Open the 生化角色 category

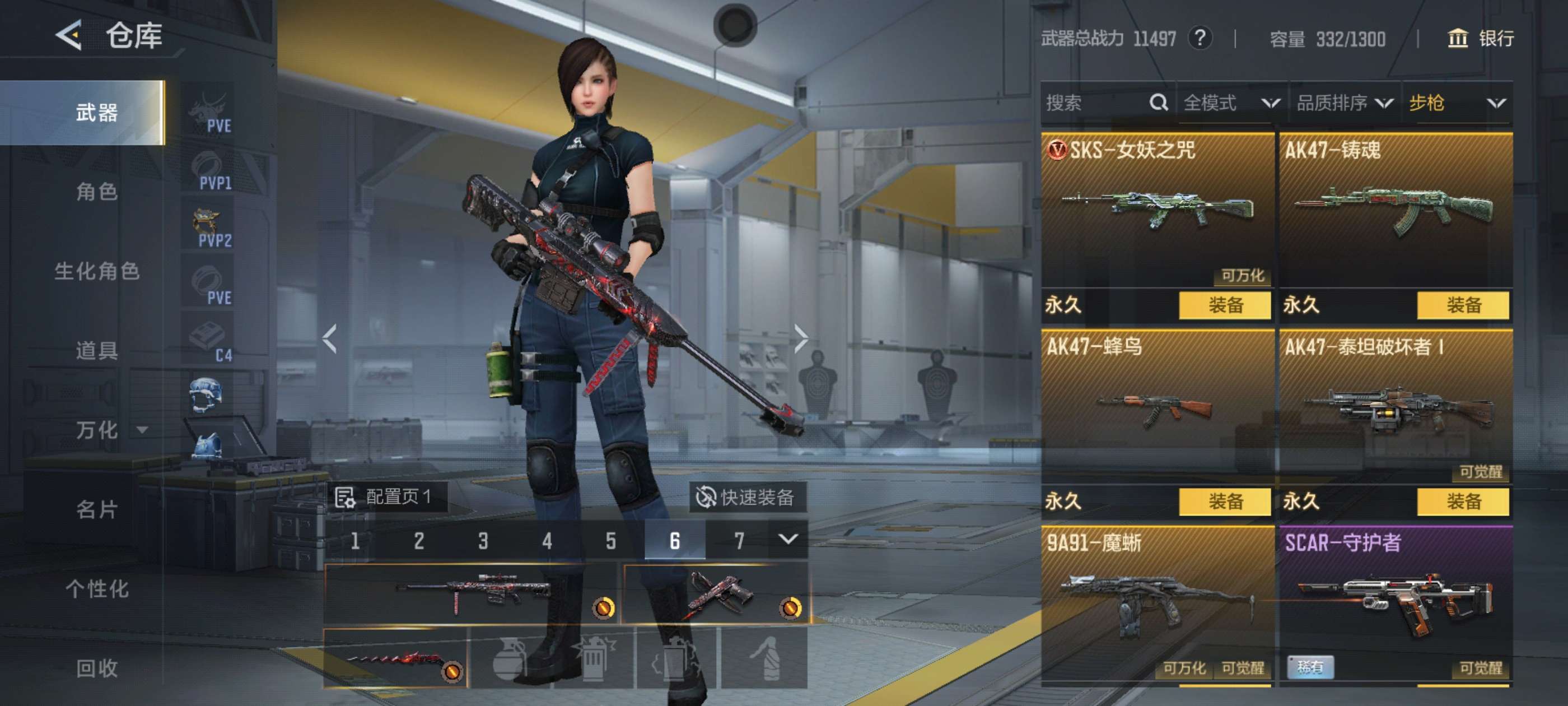(x=96, y=271)
